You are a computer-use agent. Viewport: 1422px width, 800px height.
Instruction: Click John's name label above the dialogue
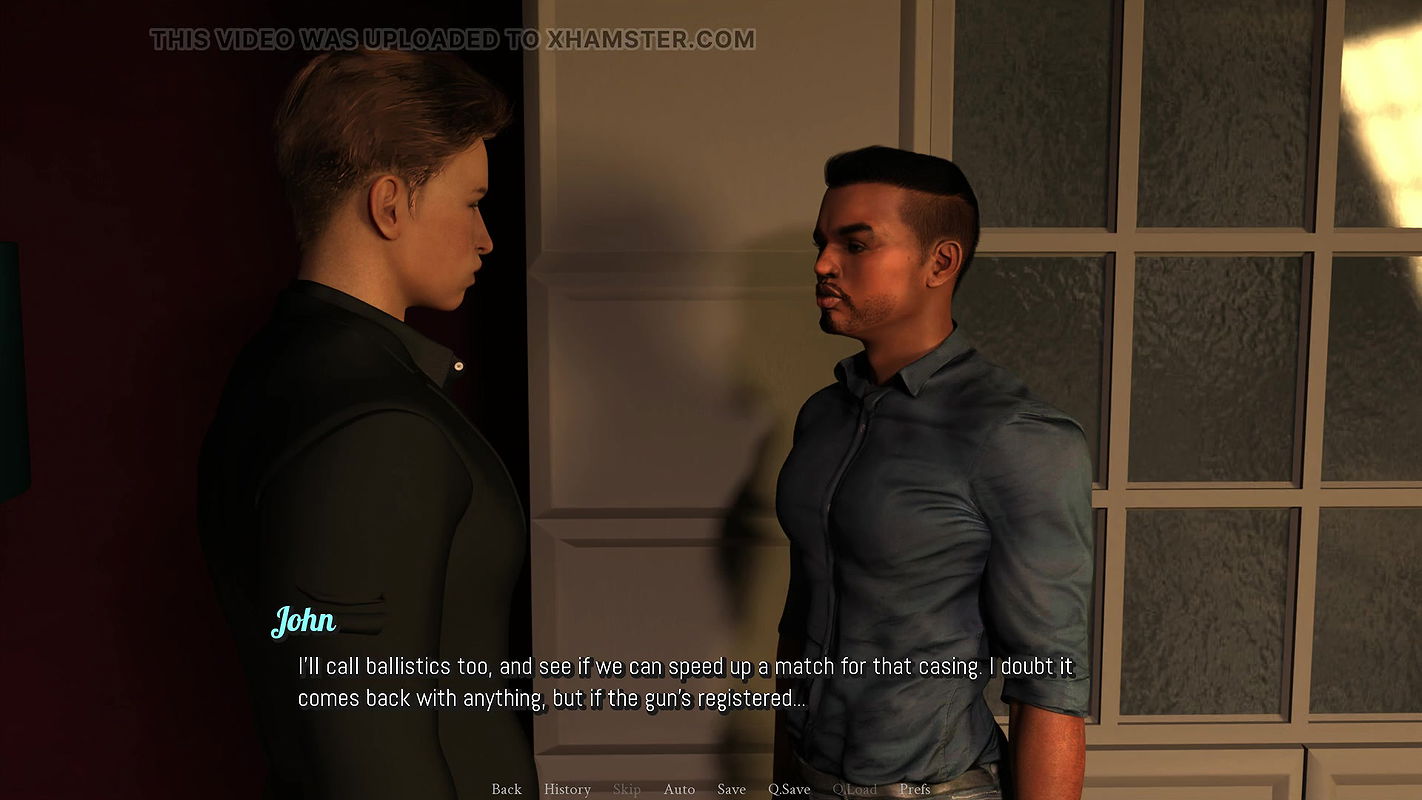(305, 621)
